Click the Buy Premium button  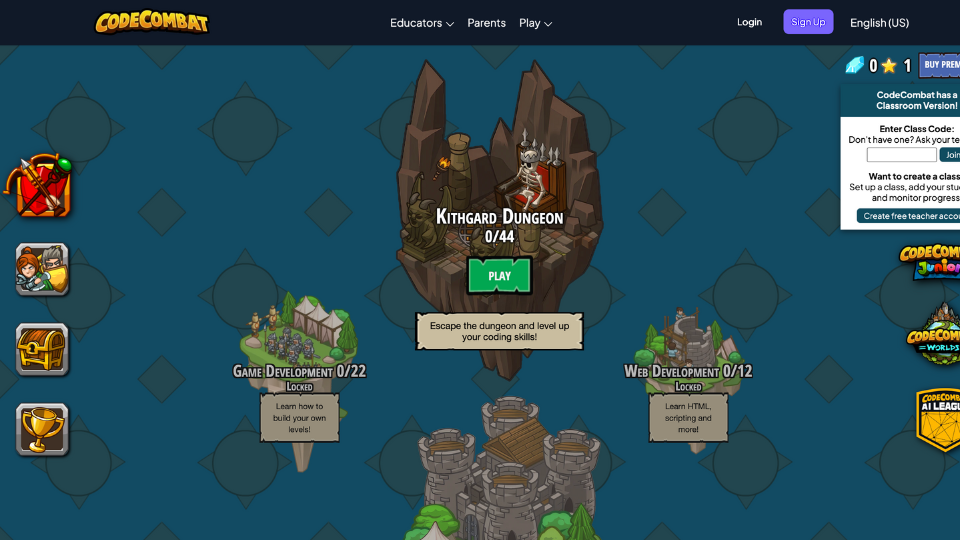(940, 65)
